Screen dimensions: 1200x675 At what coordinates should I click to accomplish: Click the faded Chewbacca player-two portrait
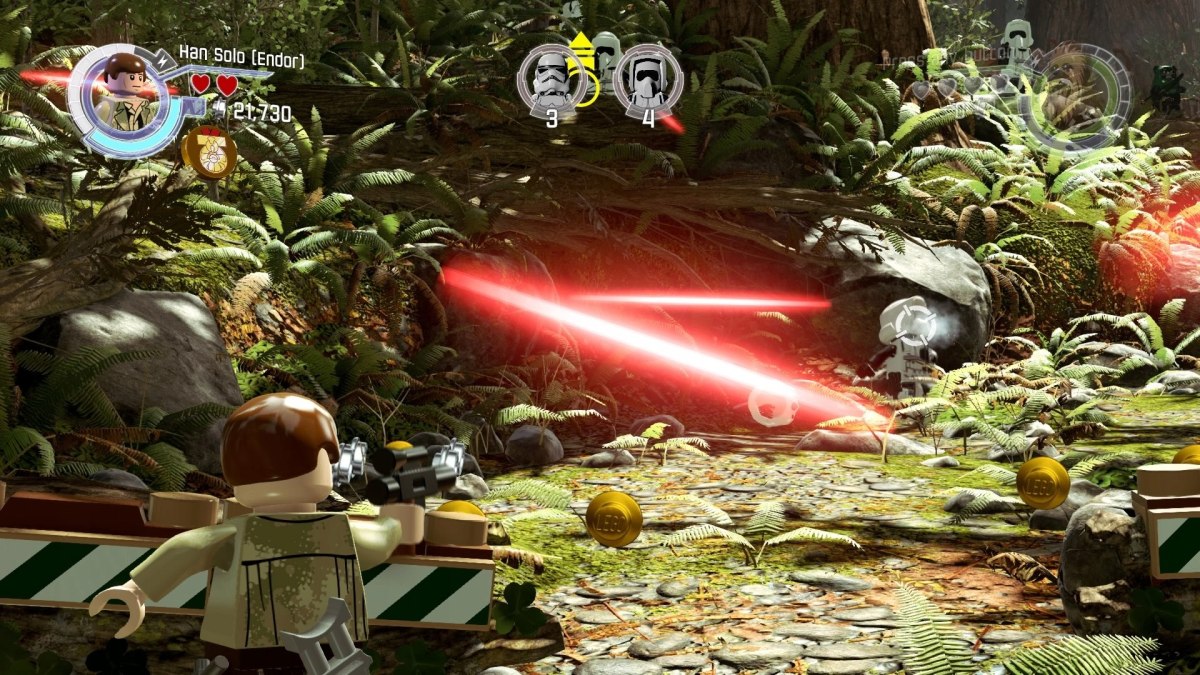pyautogui.click(x=1080, y=95)
